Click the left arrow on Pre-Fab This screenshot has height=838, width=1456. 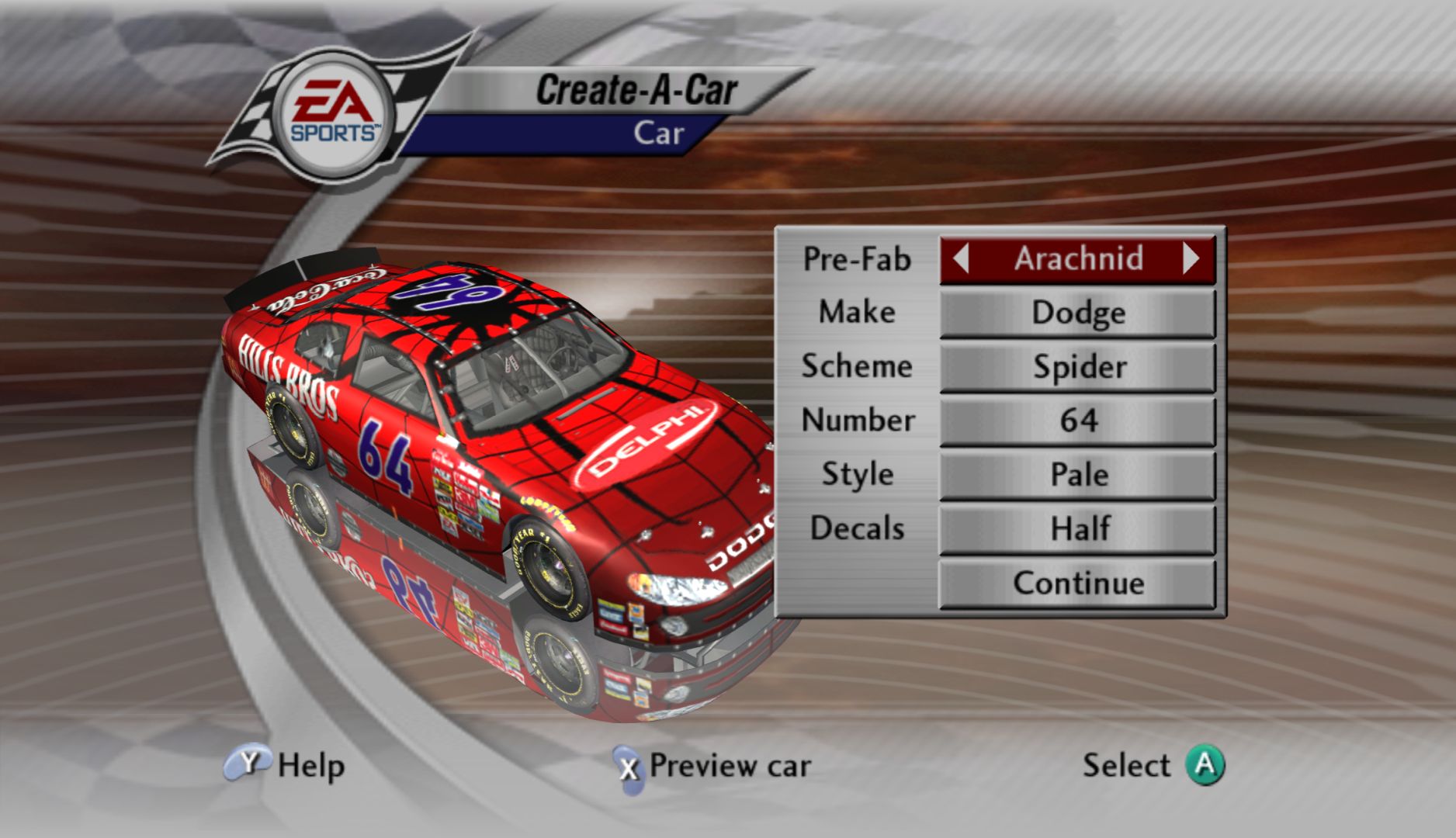click(961, 258)
